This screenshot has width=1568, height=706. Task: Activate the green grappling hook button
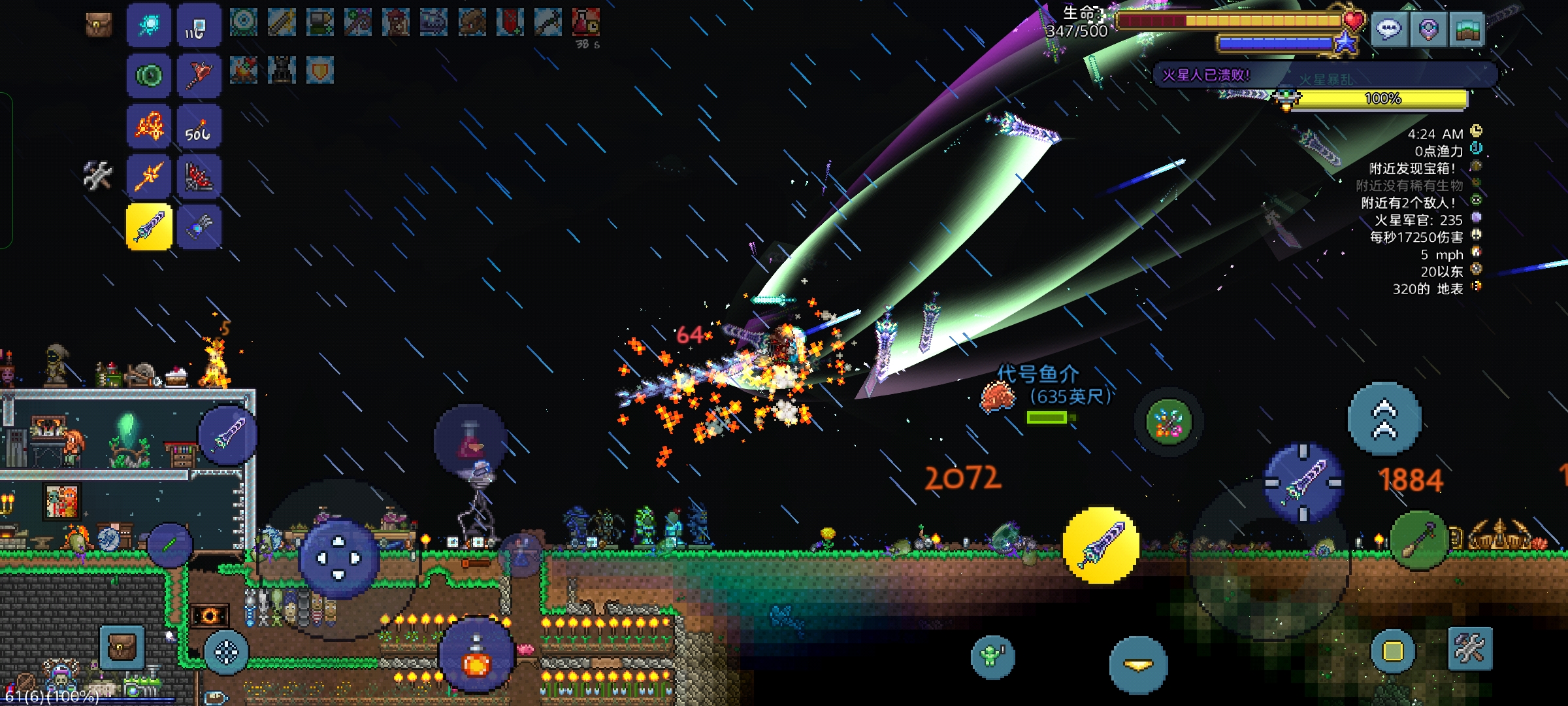[1419, 539]
